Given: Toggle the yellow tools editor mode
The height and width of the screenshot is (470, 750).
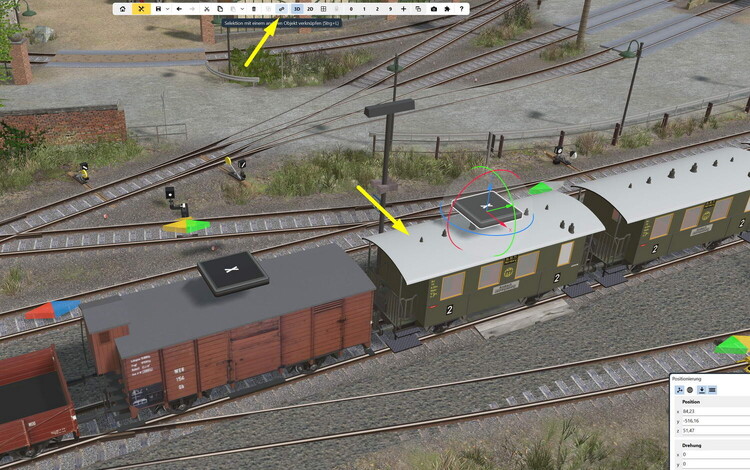Looking at the screenshot, I should (141, 9).
